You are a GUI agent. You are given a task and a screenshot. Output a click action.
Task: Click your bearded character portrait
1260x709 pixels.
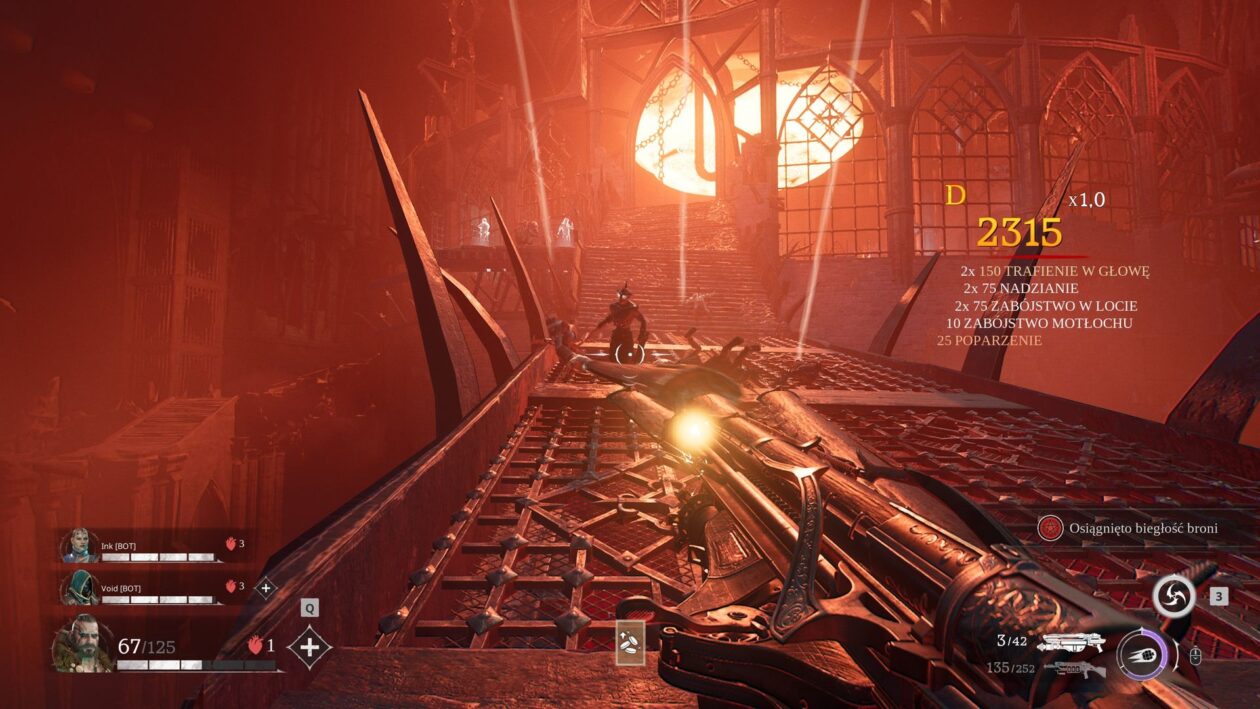(x=83, y=644)
